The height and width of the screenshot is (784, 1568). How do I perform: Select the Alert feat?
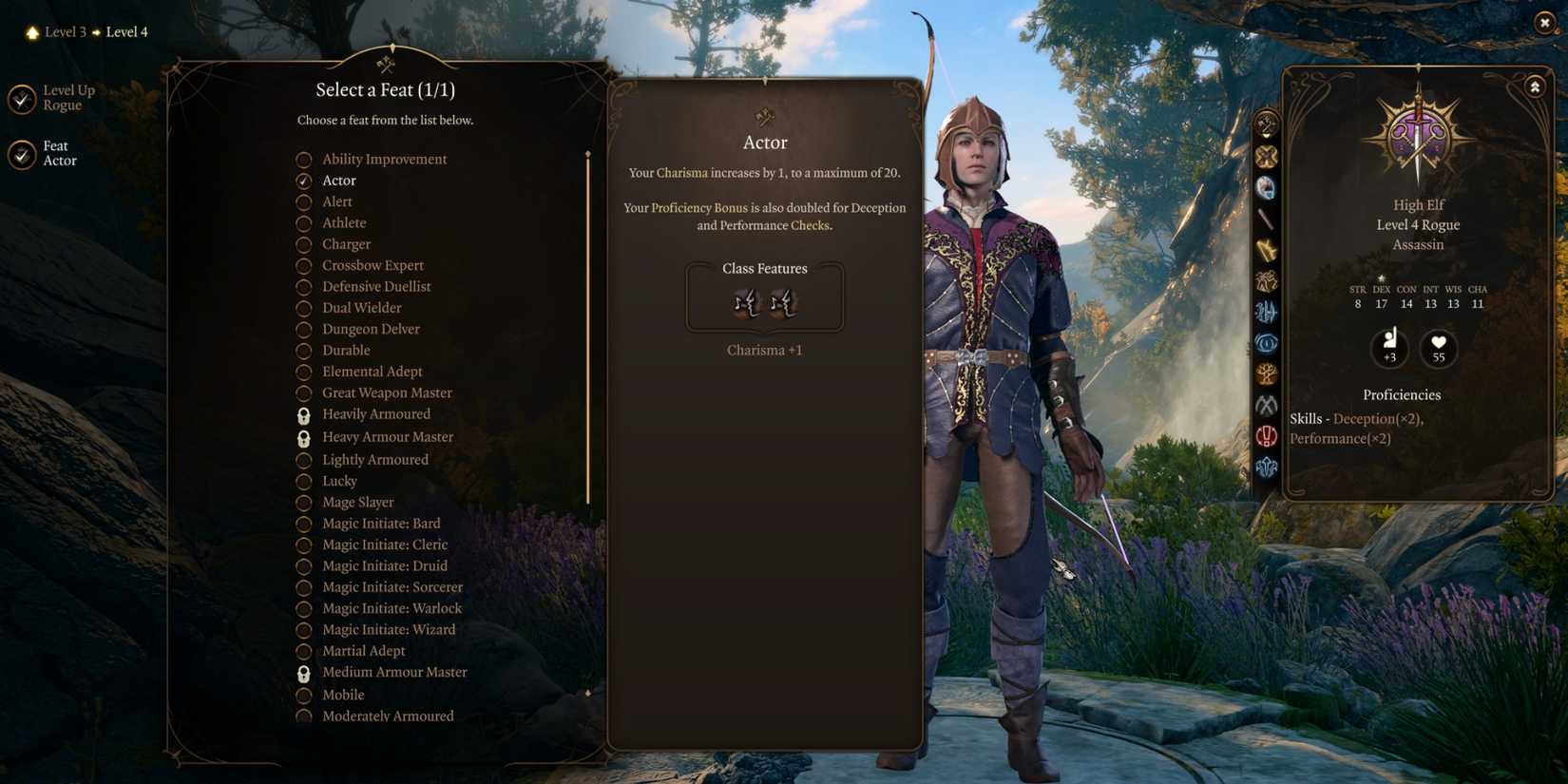[337, 201]
